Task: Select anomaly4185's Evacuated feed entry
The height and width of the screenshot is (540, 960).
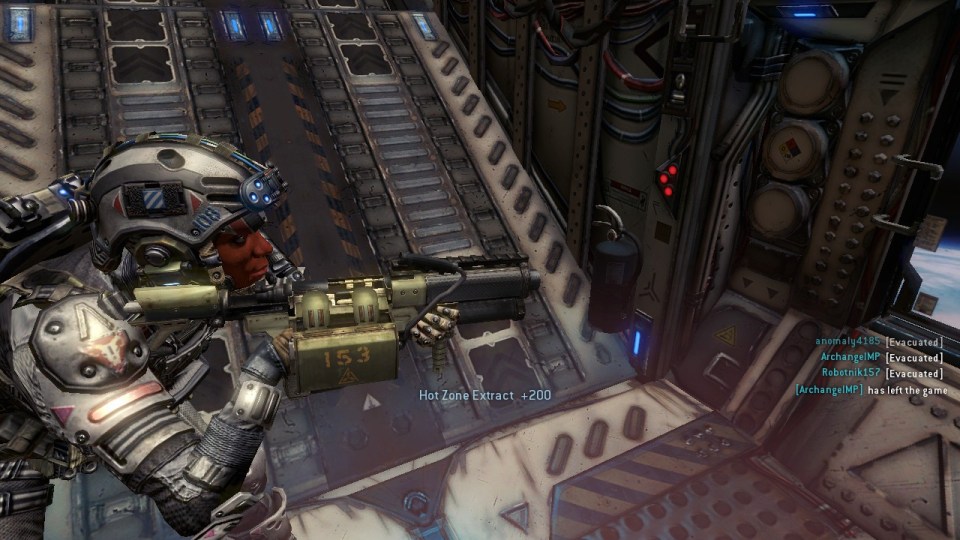Action: [879, 342]
